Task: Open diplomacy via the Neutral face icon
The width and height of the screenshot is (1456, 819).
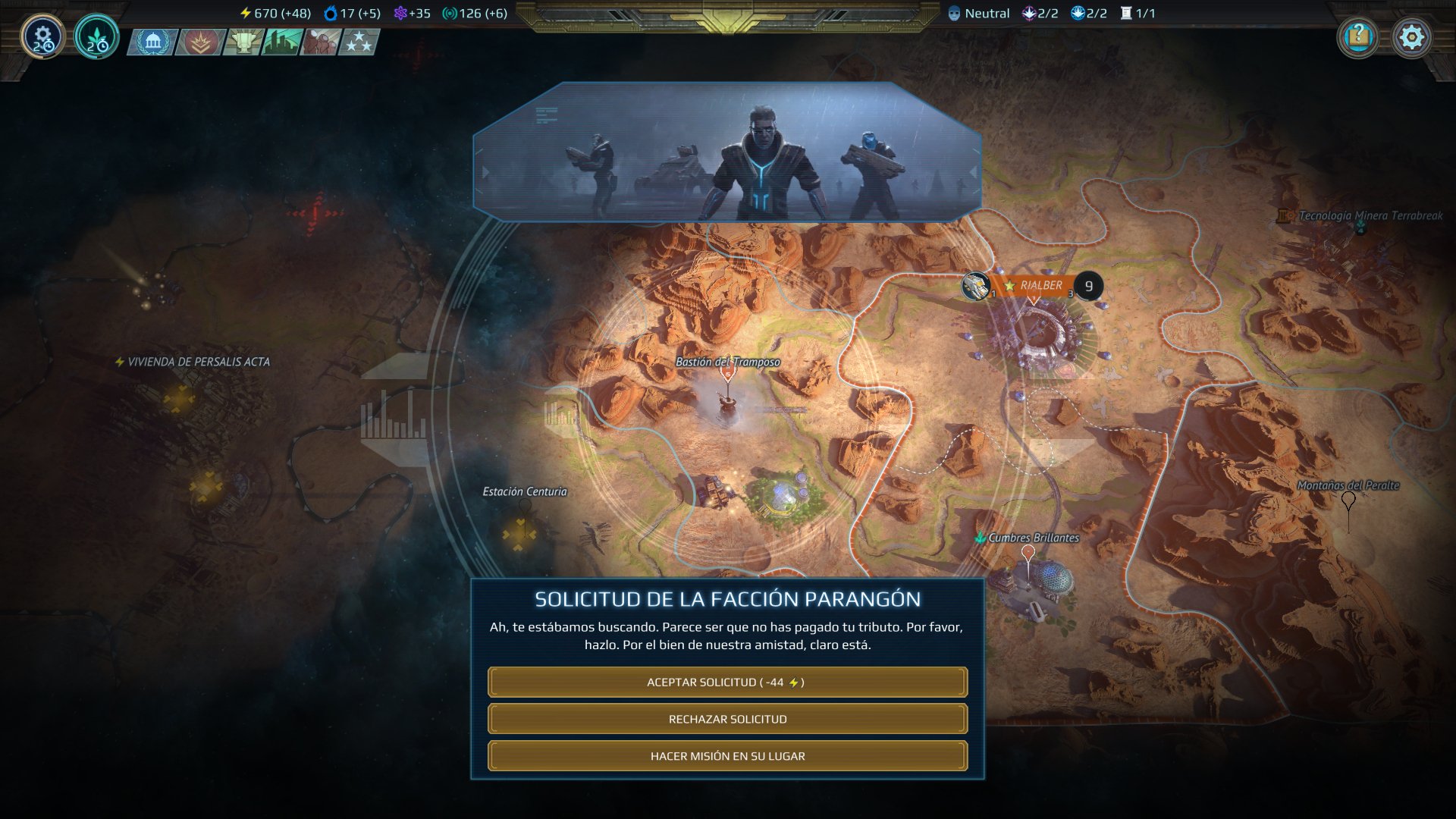Action: pos(954,13)
